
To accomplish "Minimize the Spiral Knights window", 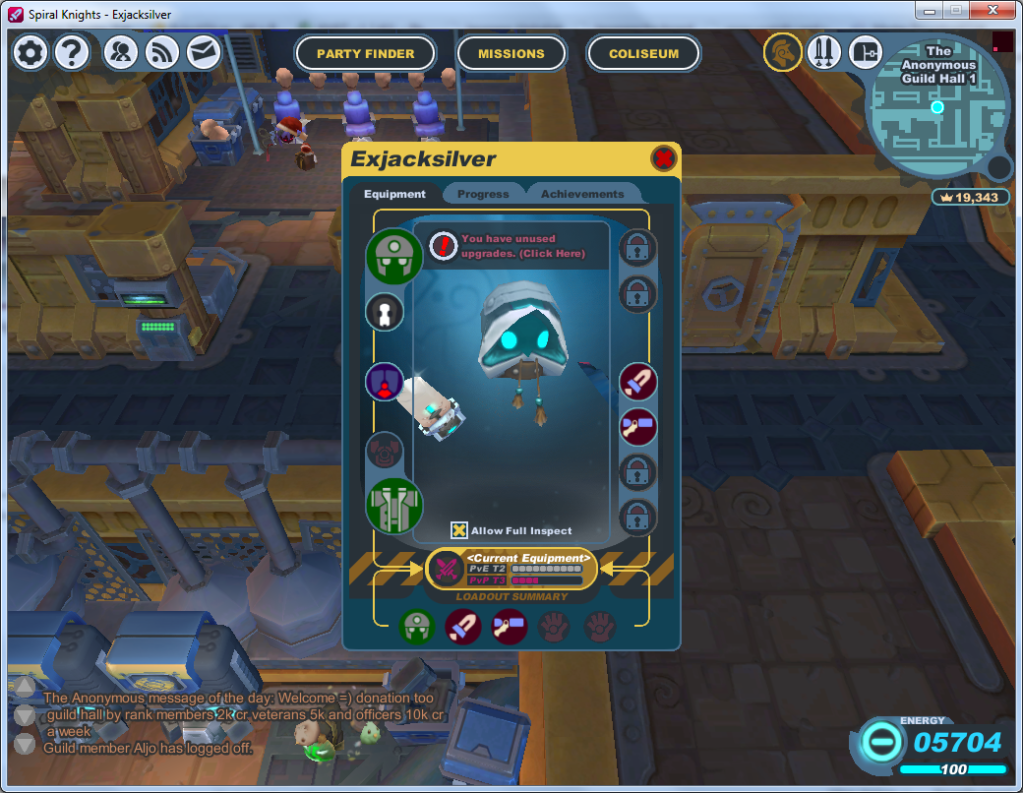I will [x=929, y=10].
